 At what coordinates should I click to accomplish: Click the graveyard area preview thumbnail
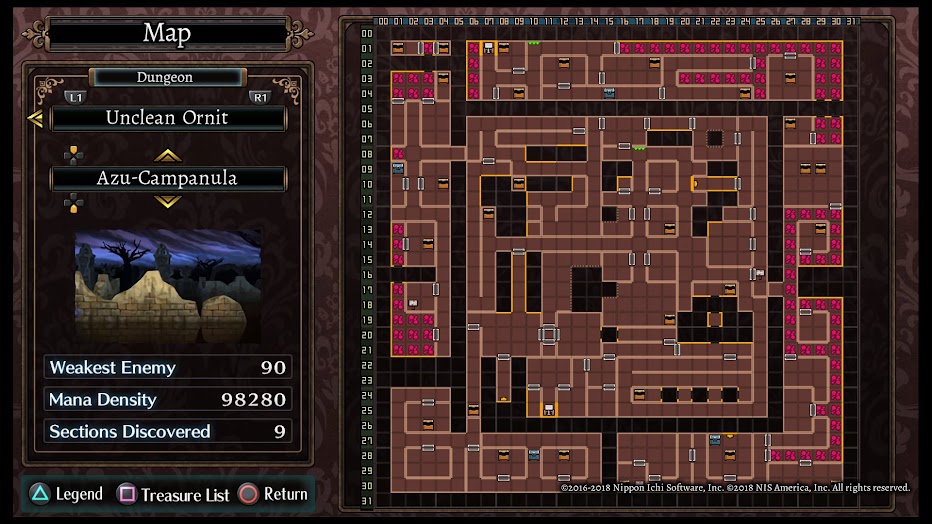(x=168, y=284)
